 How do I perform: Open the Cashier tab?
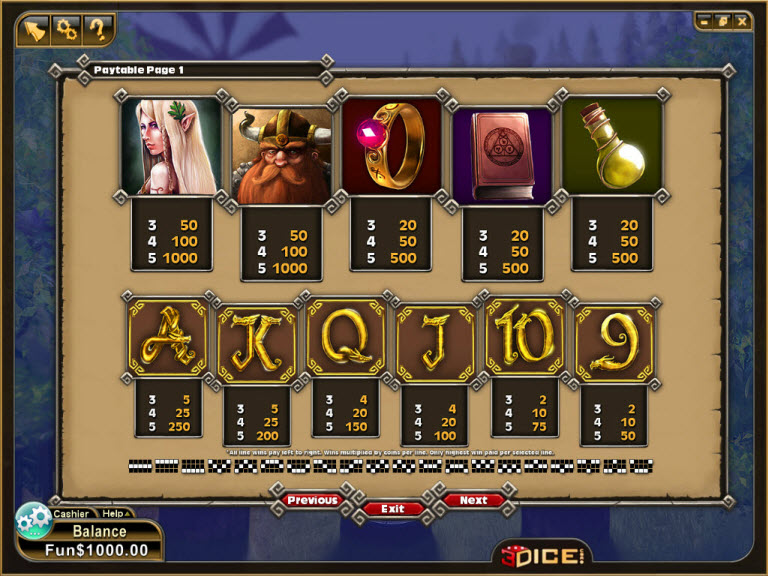(x=71, y=513)
